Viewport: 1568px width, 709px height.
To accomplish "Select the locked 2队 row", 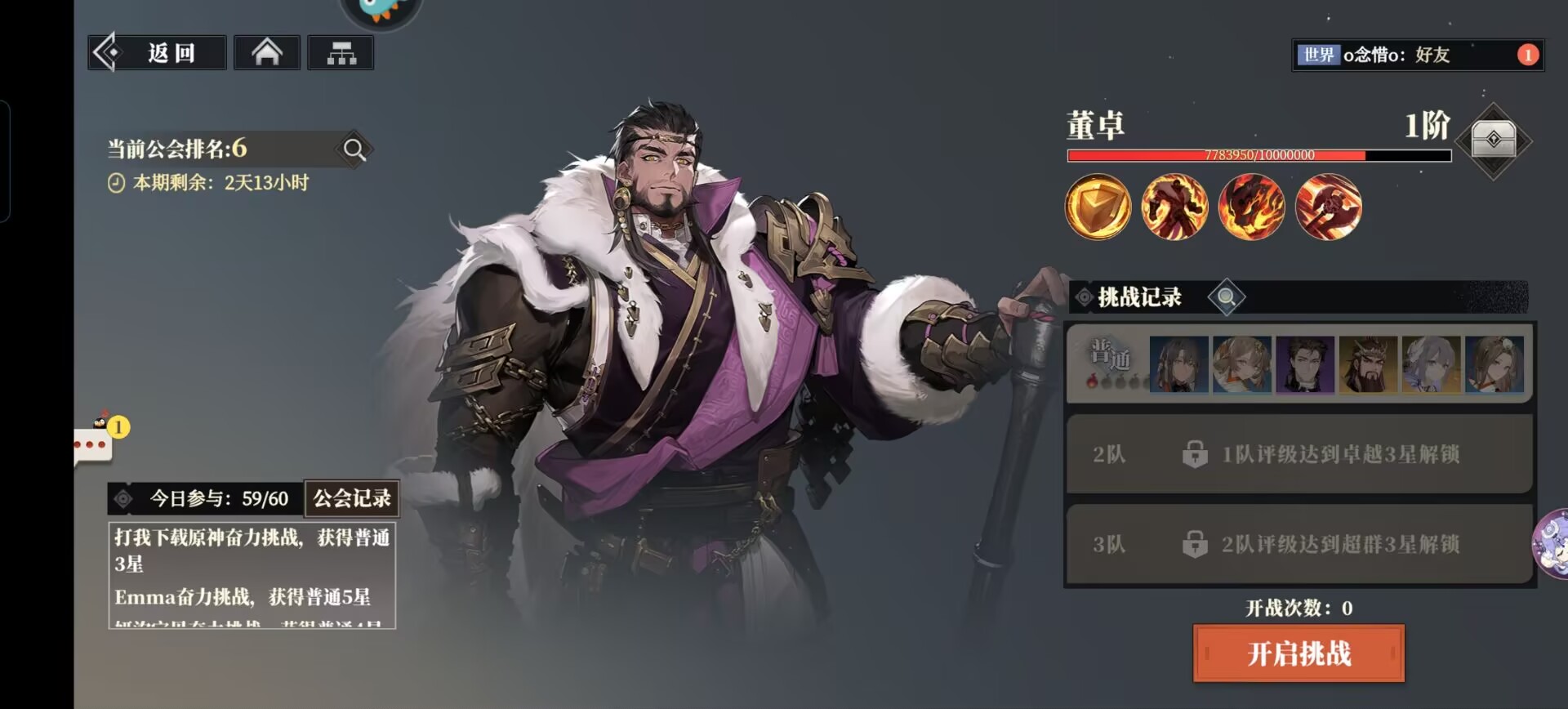I will [x=1298, y=454].
